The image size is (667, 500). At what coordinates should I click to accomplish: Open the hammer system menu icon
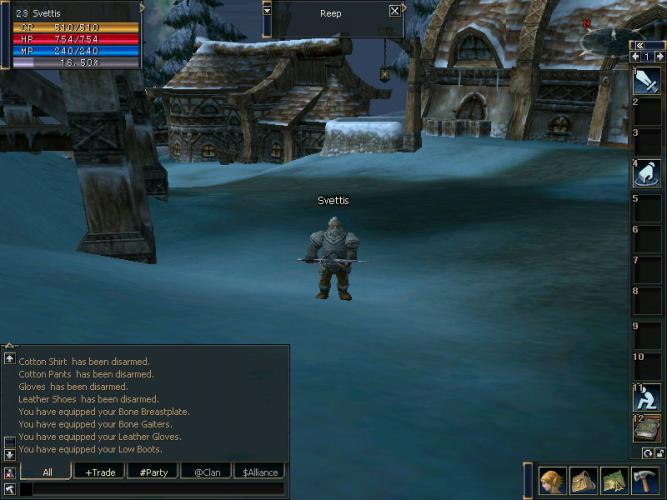pyautogui.click(x=644, y=481)
